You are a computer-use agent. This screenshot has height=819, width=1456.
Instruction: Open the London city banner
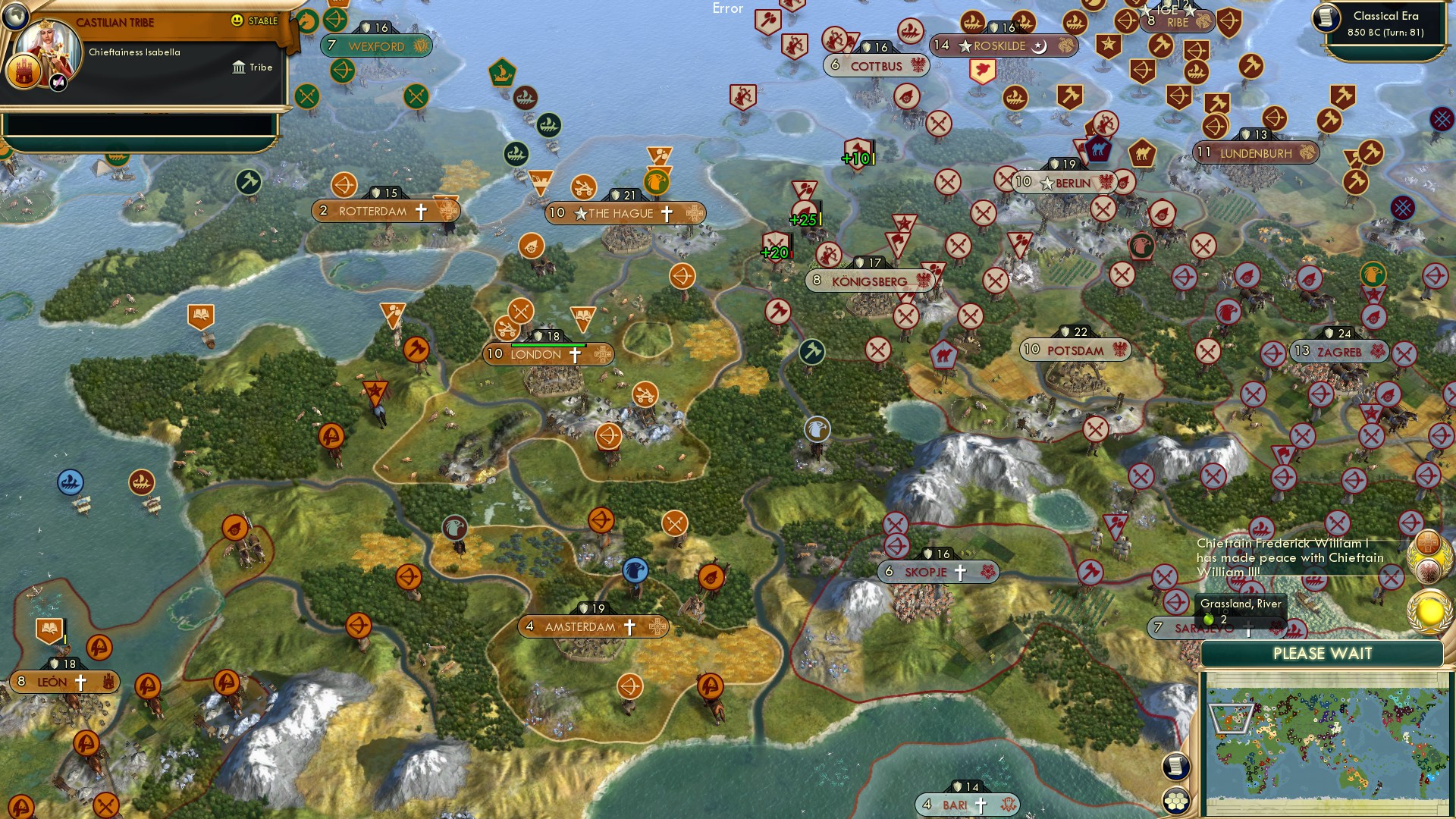click(541, 353)
